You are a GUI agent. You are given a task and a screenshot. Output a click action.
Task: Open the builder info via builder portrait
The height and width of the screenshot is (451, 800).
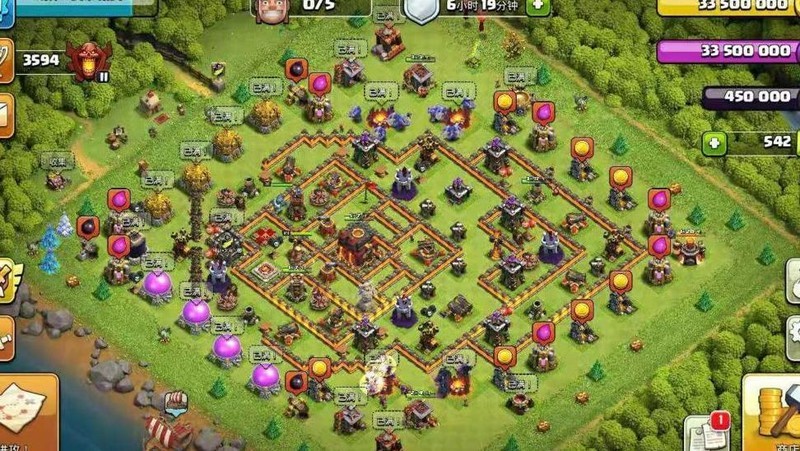[x=268, y=10]
